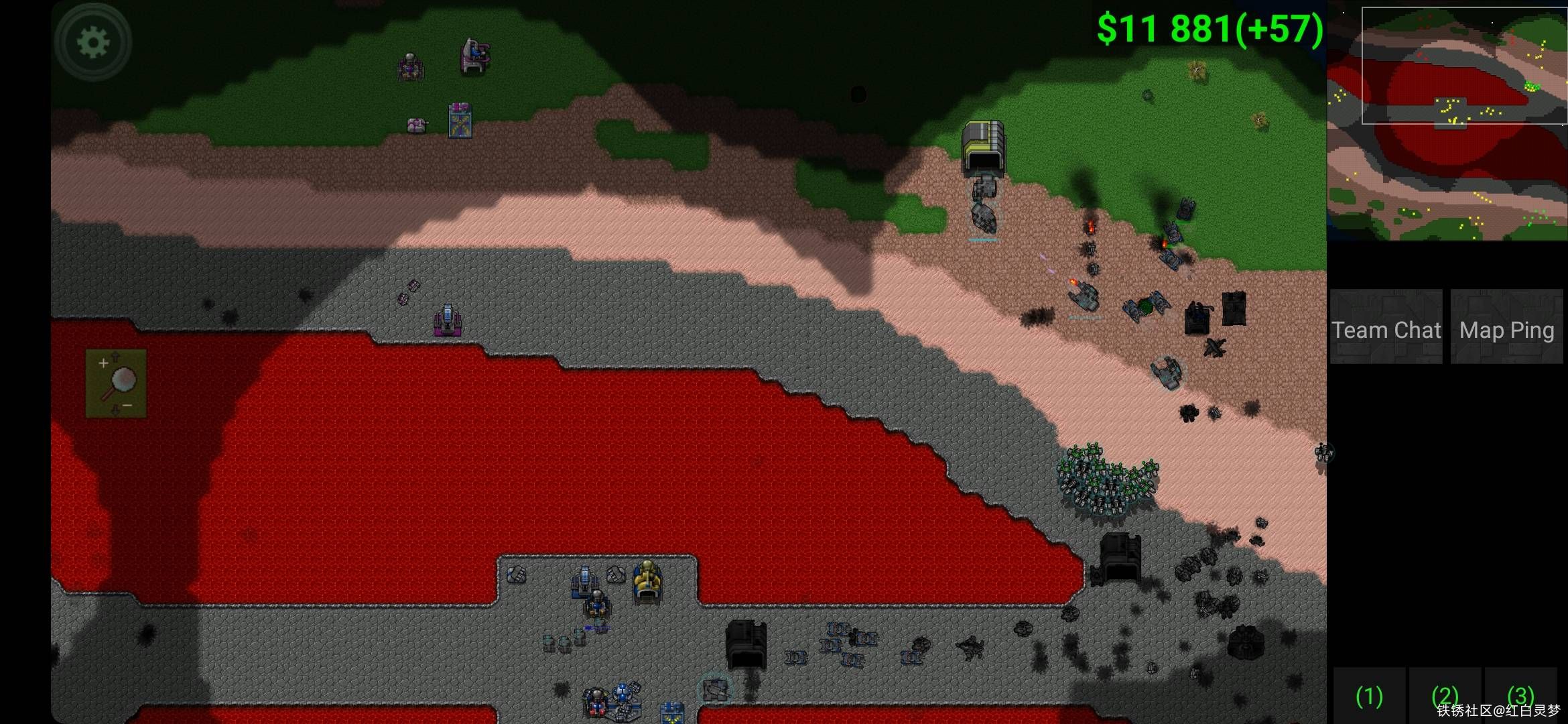Toggle the magnifier zoom control
The image size is (1568, 724).
[116, 383]
